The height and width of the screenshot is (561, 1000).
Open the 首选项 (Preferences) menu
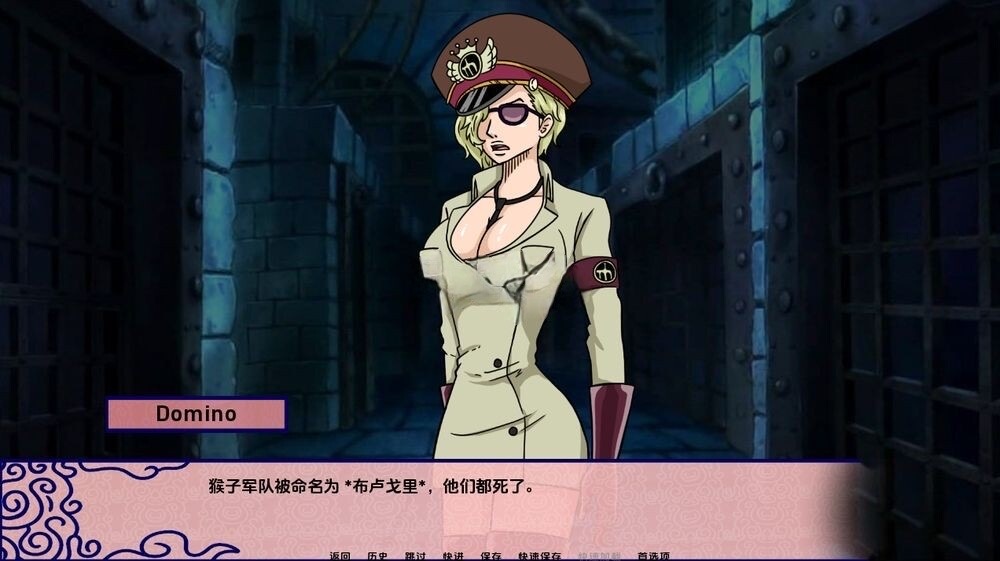coord(653,556)
